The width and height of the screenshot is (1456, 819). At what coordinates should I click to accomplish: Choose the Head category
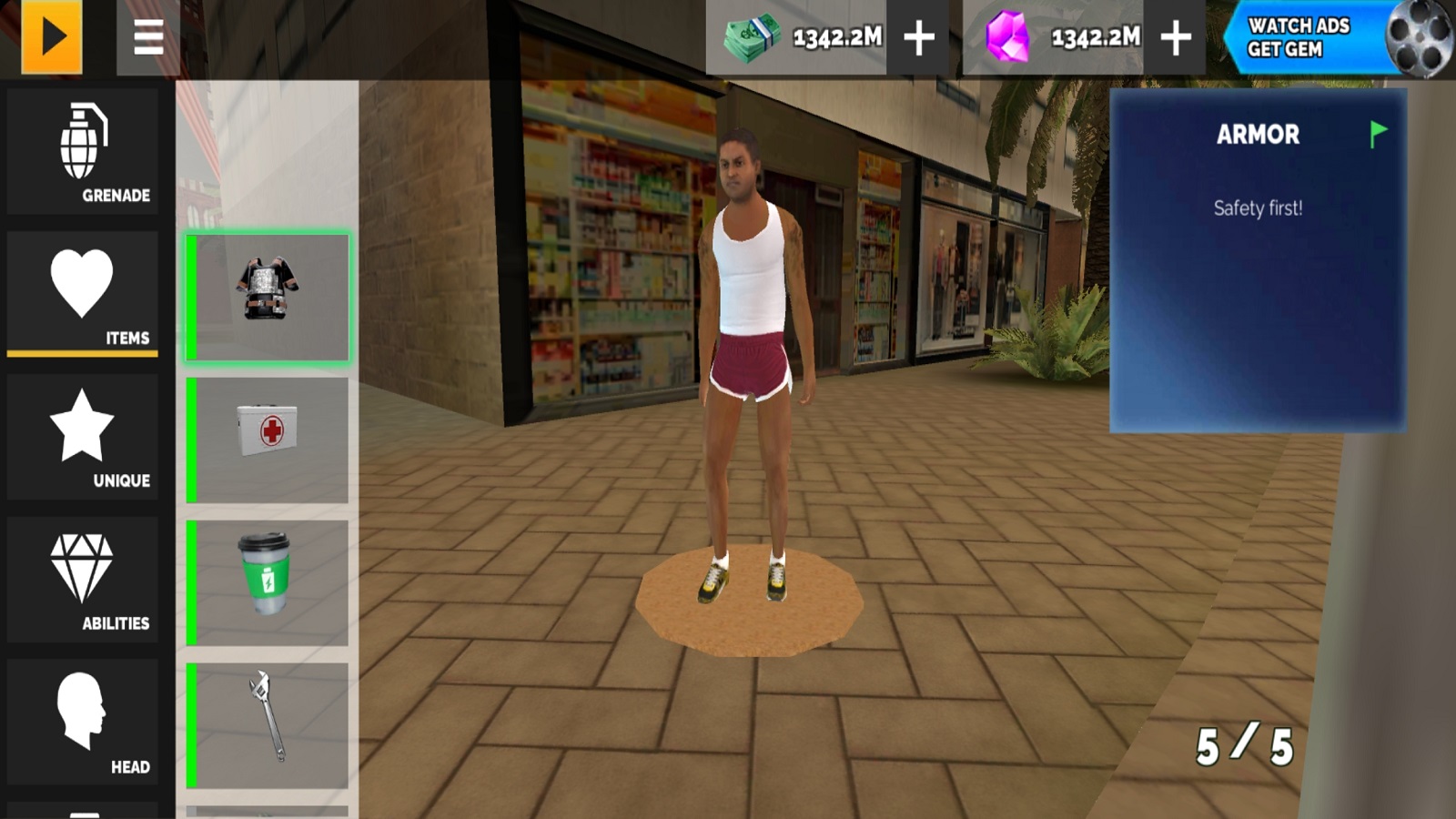pyautogui.click(x=83, y=723)
